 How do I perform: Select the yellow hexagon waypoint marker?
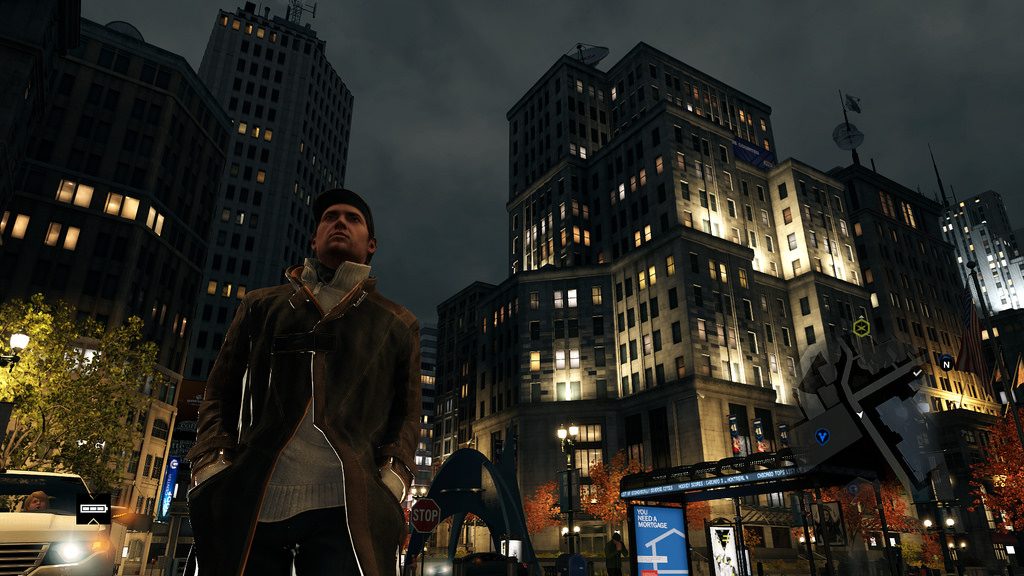tap(861, 326)
